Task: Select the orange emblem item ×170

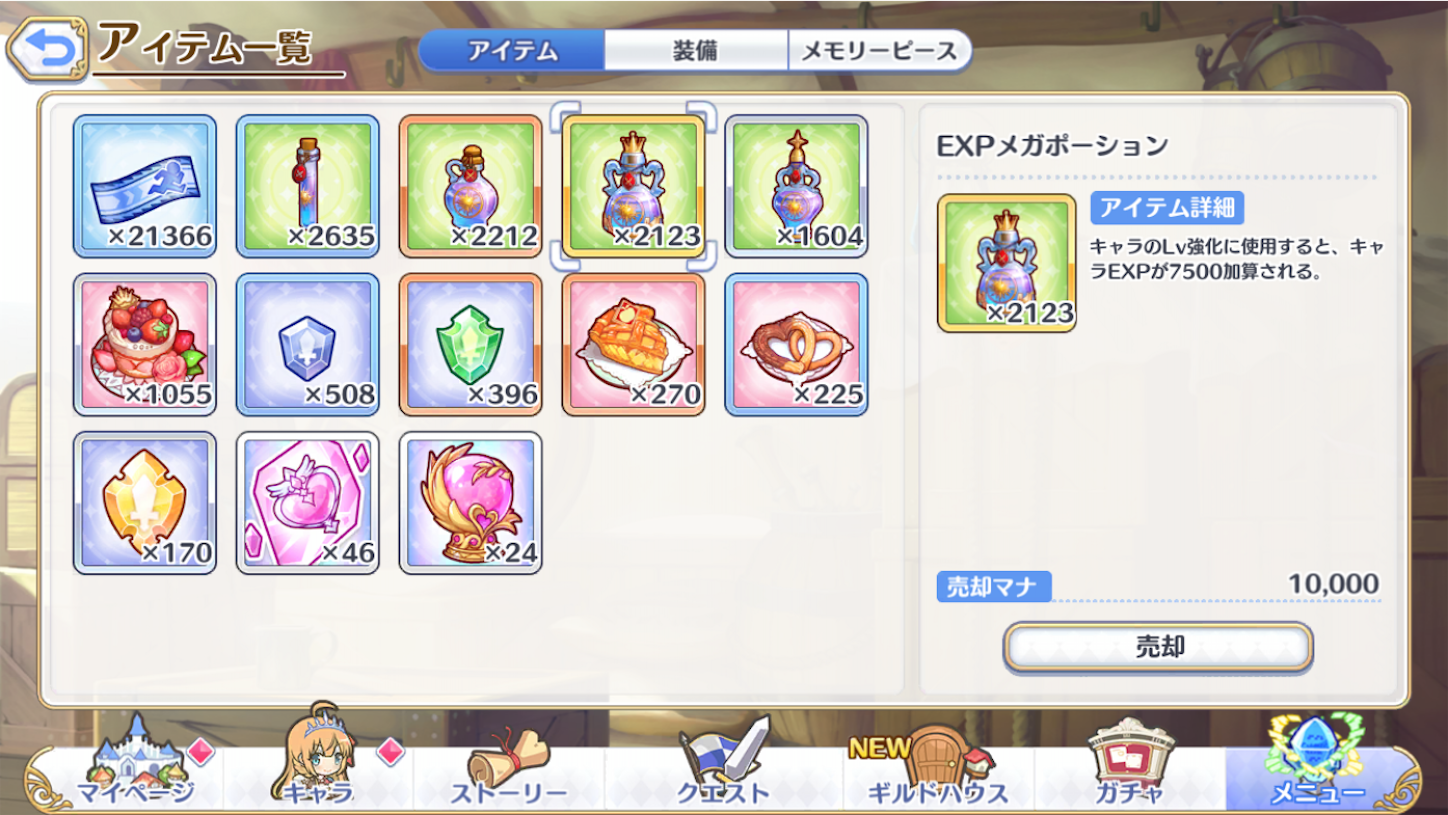Action: point(145,505)
